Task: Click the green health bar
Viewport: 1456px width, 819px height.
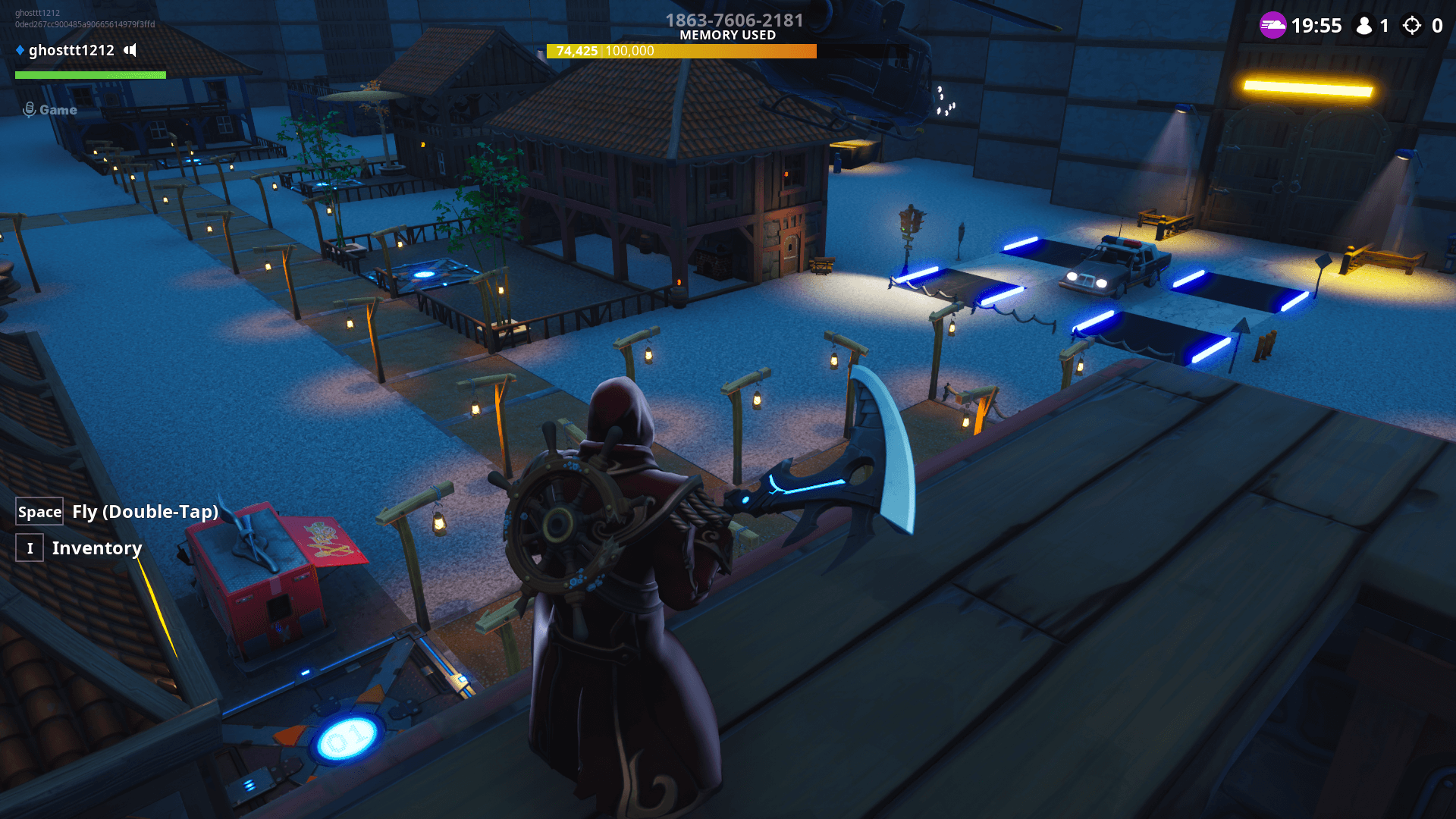Action: click(89, 75)
